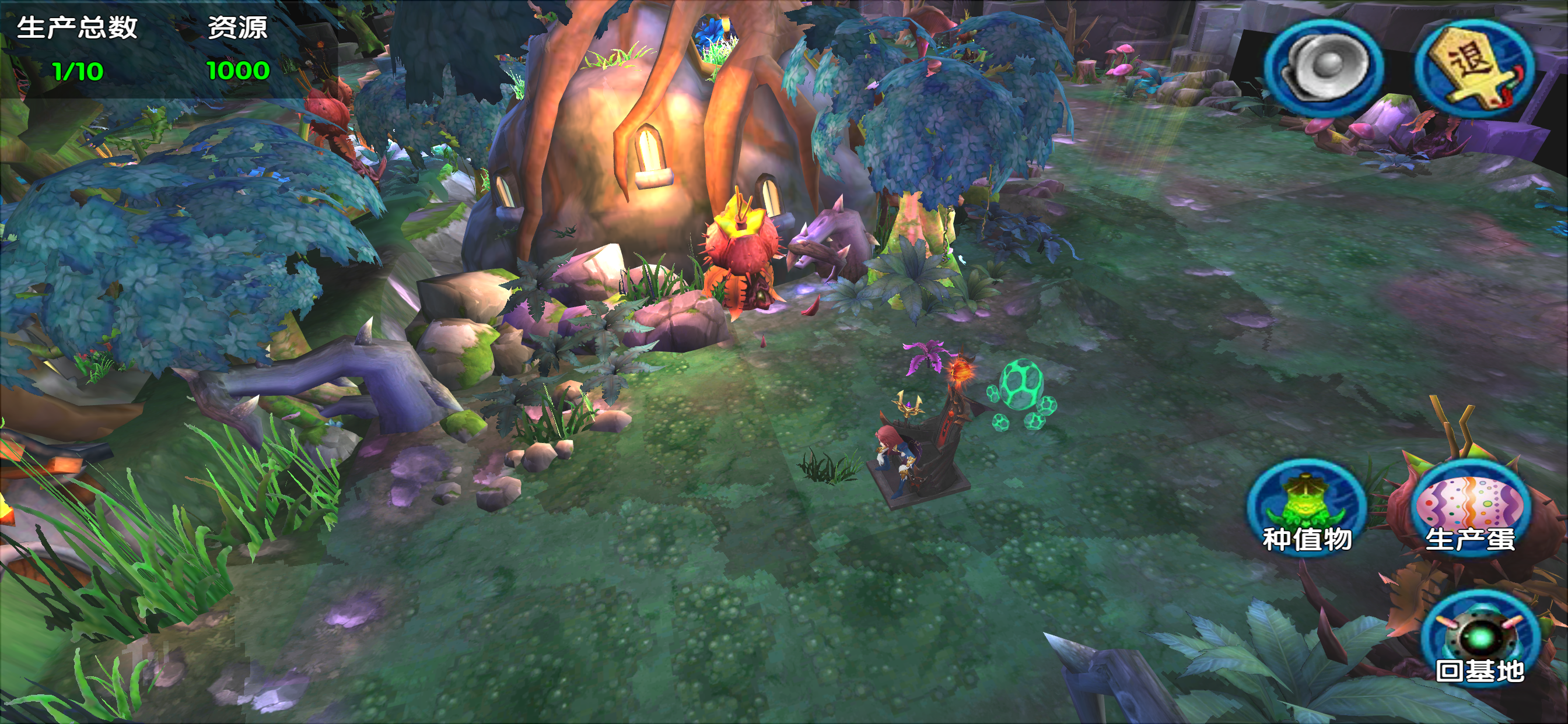Toggle the sound speaker button
1568x724 pixels.
coord(1322,67)
